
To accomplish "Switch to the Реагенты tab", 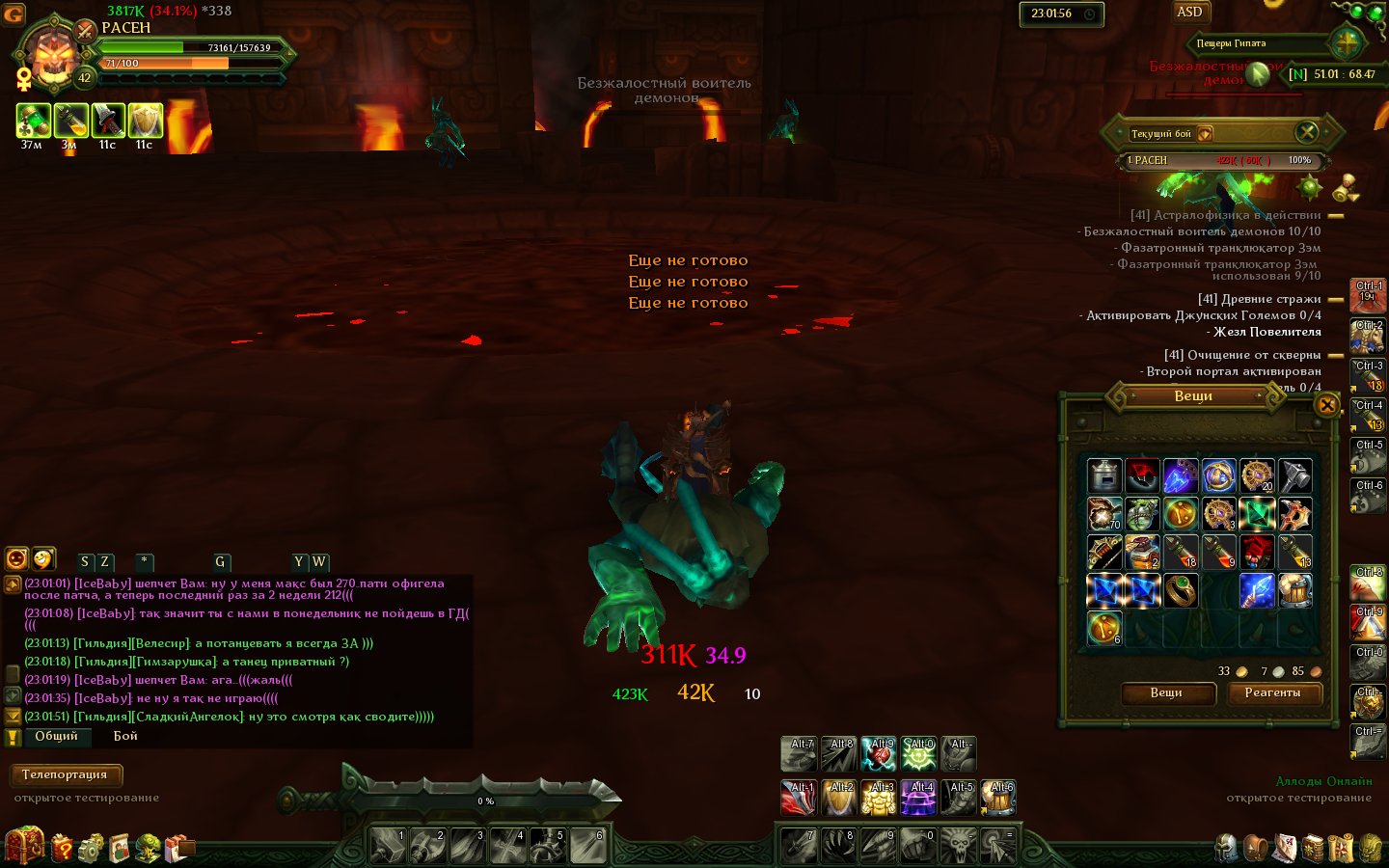I will tap(1273, 692).
